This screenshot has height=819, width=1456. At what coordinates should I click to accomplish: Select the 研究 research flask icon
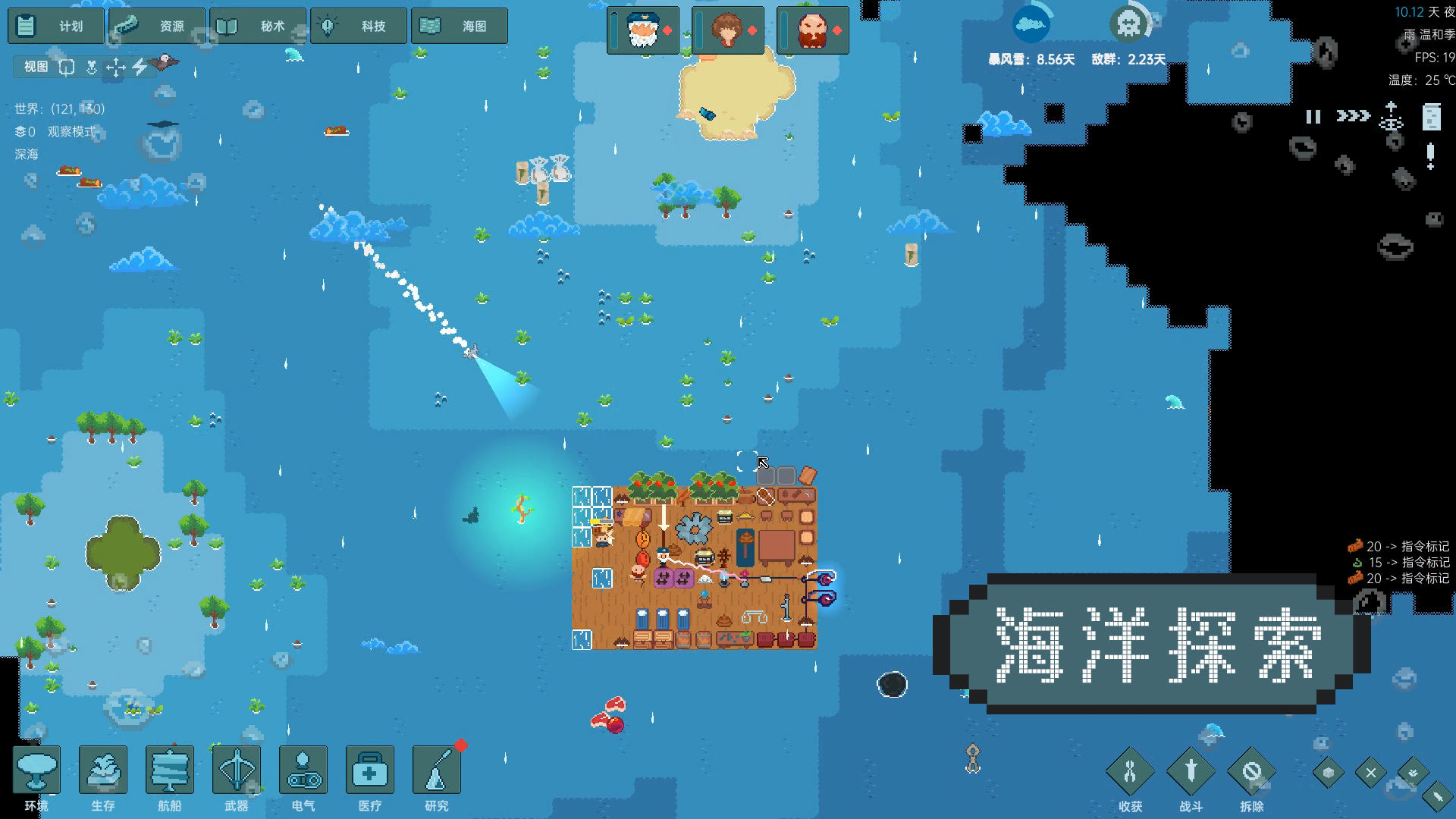coord(436,770)
